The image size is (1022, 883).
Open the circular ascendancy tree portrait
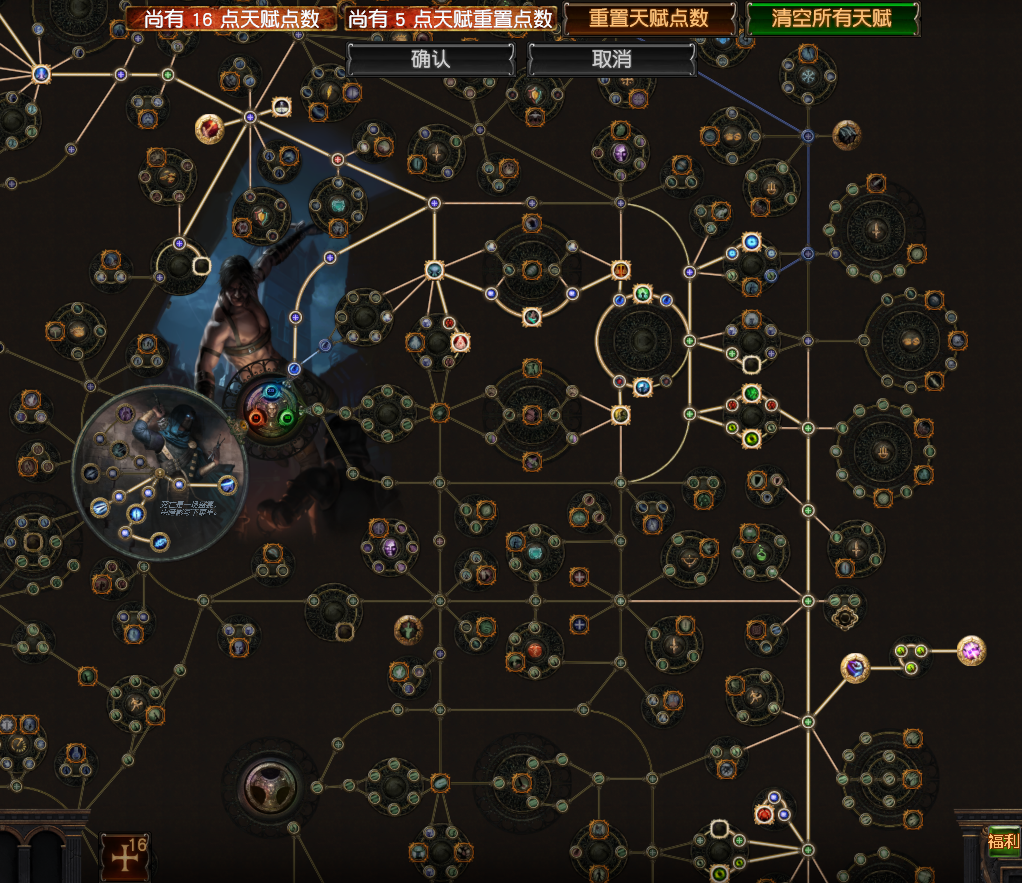[160, 472]
